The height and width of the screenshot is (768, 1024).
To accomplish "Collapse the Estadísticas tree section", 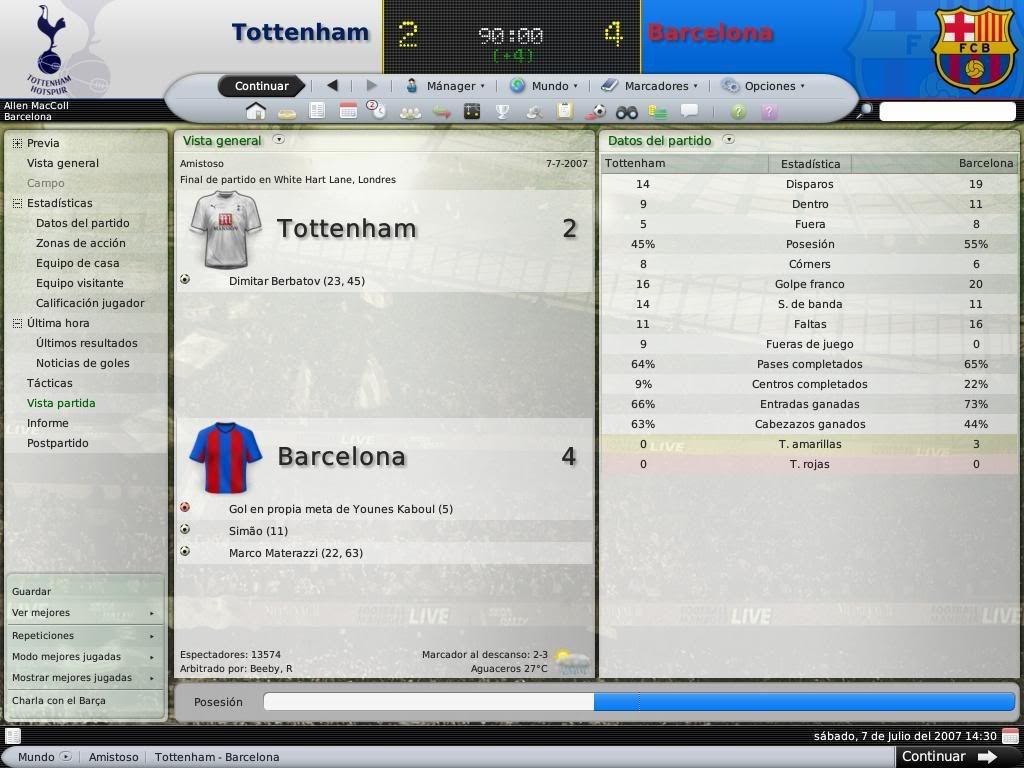I will [17, 203].
